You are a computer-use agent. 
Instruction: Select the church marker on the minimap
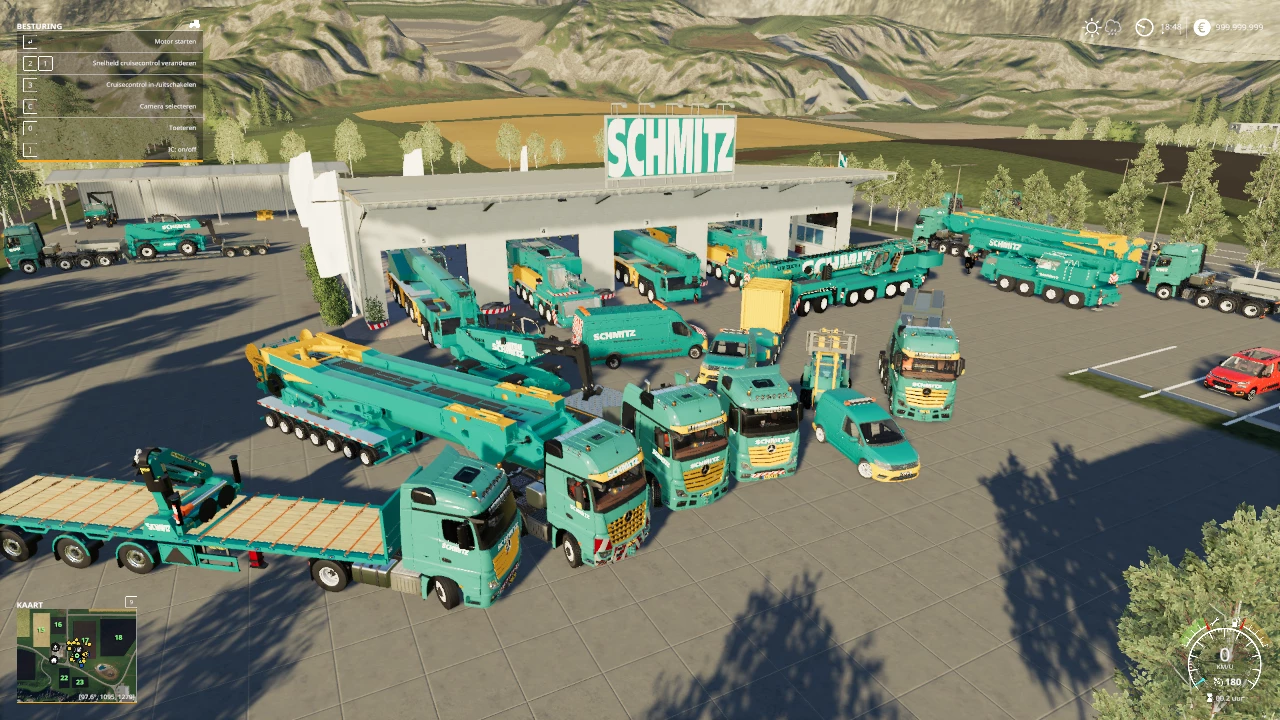[x=55, y=646]
